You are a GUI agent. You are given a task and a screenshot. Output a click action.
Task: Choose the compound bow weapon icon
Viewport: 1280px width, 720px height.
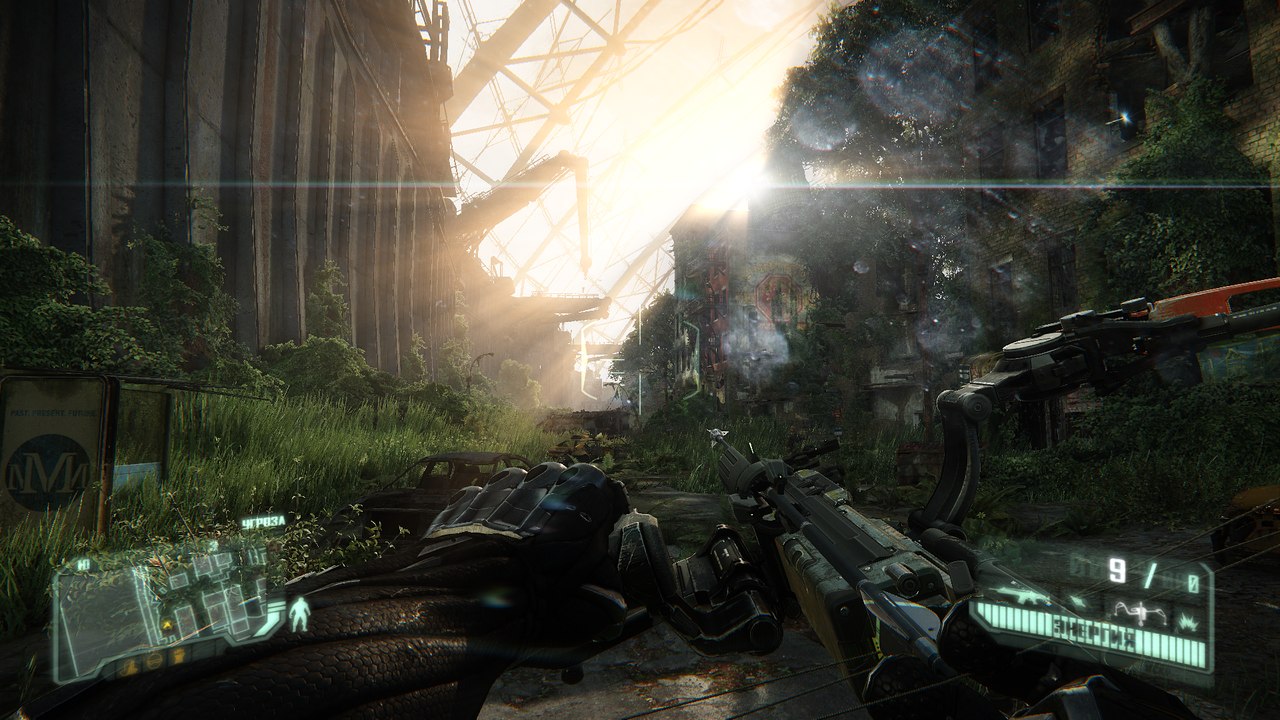[x=1141, y=611]
